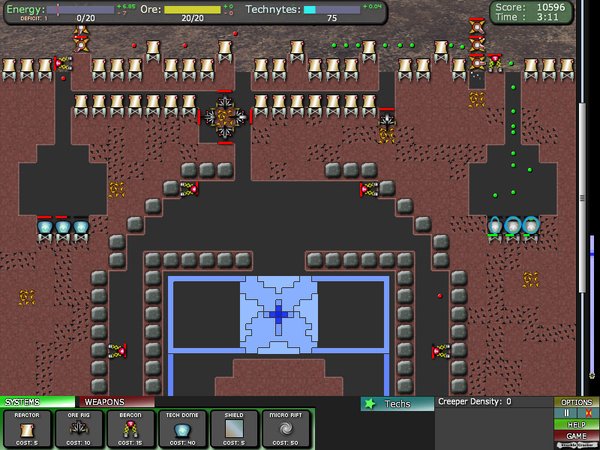Choose the Micro Rift build item
Screen dimensions: 600x450
click(287, 429)
